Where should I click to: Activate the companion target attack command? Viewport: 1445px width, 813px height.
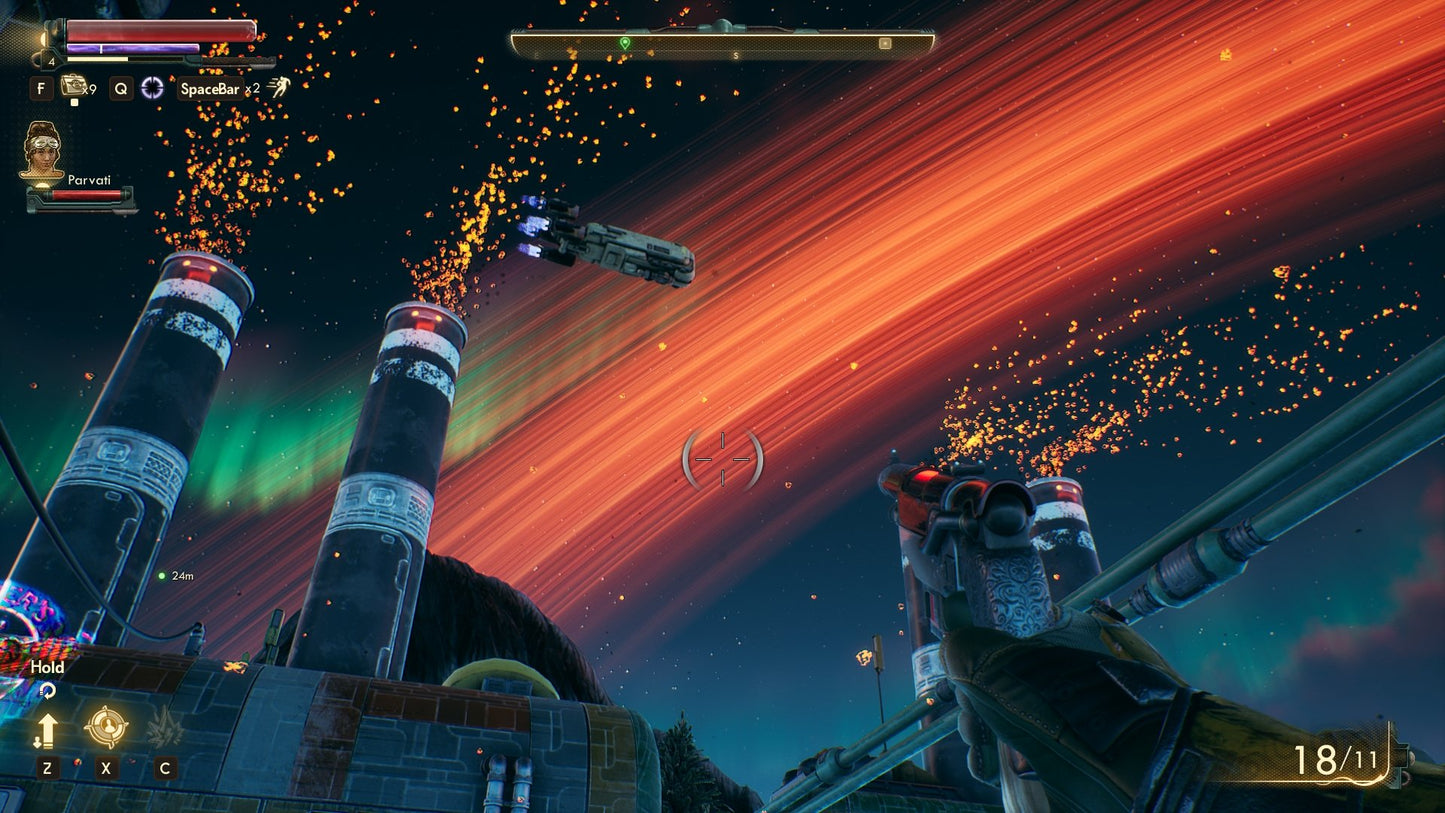[x=105, y=727]
